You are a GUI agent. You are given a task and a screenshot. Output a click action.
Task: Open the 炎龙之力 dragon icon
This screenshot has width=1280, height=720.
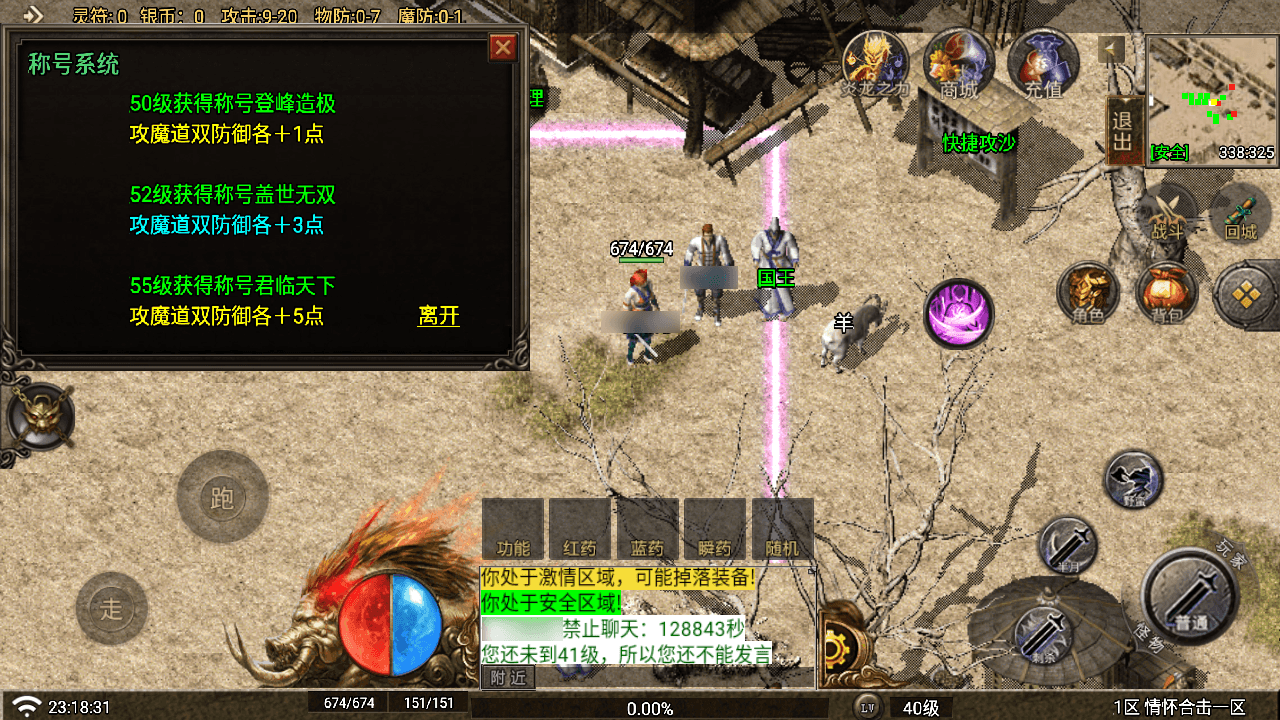tap(875, 60)
